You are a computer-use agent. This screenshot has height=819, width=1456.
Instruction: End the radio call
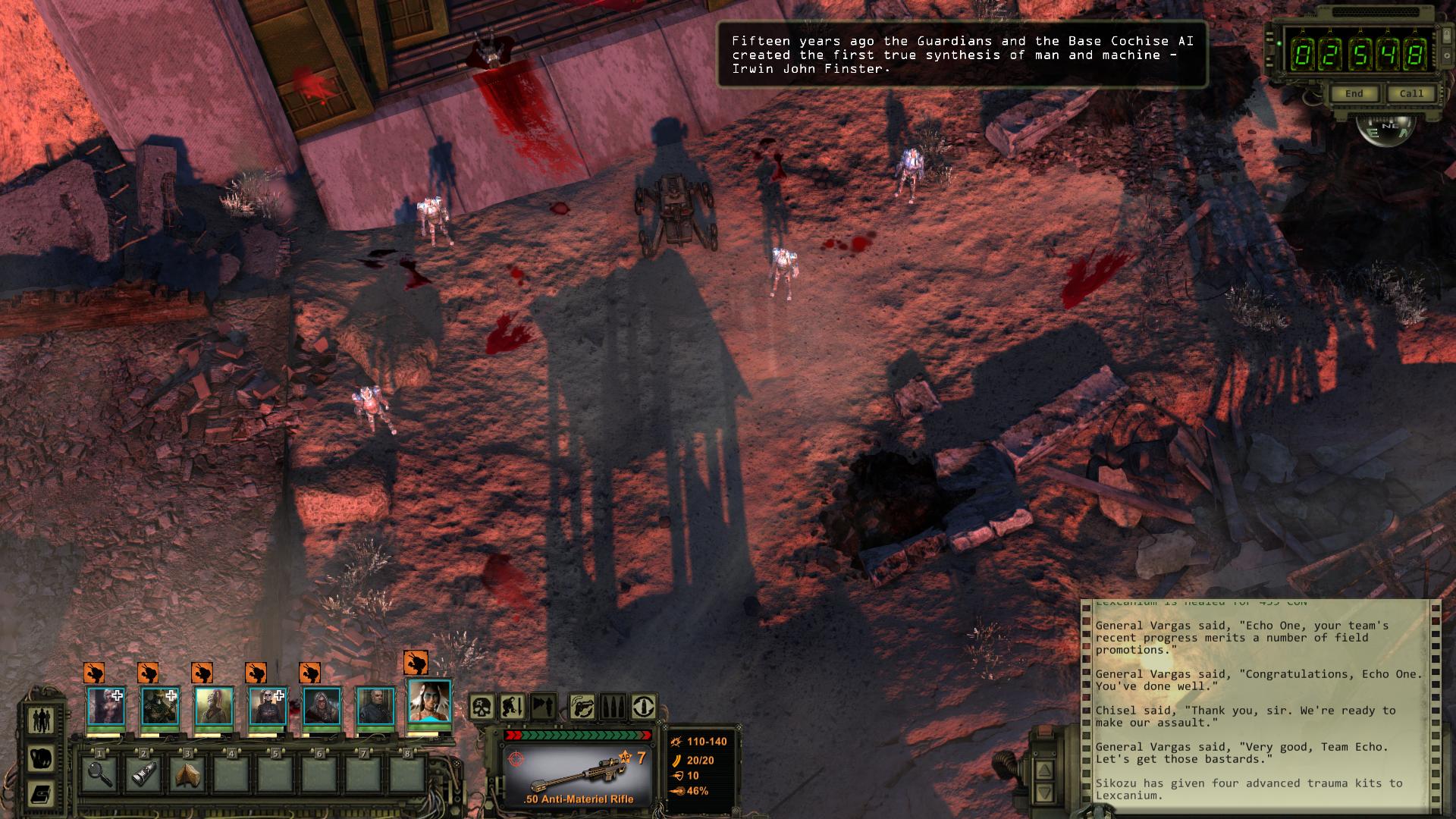(1354, 94)
